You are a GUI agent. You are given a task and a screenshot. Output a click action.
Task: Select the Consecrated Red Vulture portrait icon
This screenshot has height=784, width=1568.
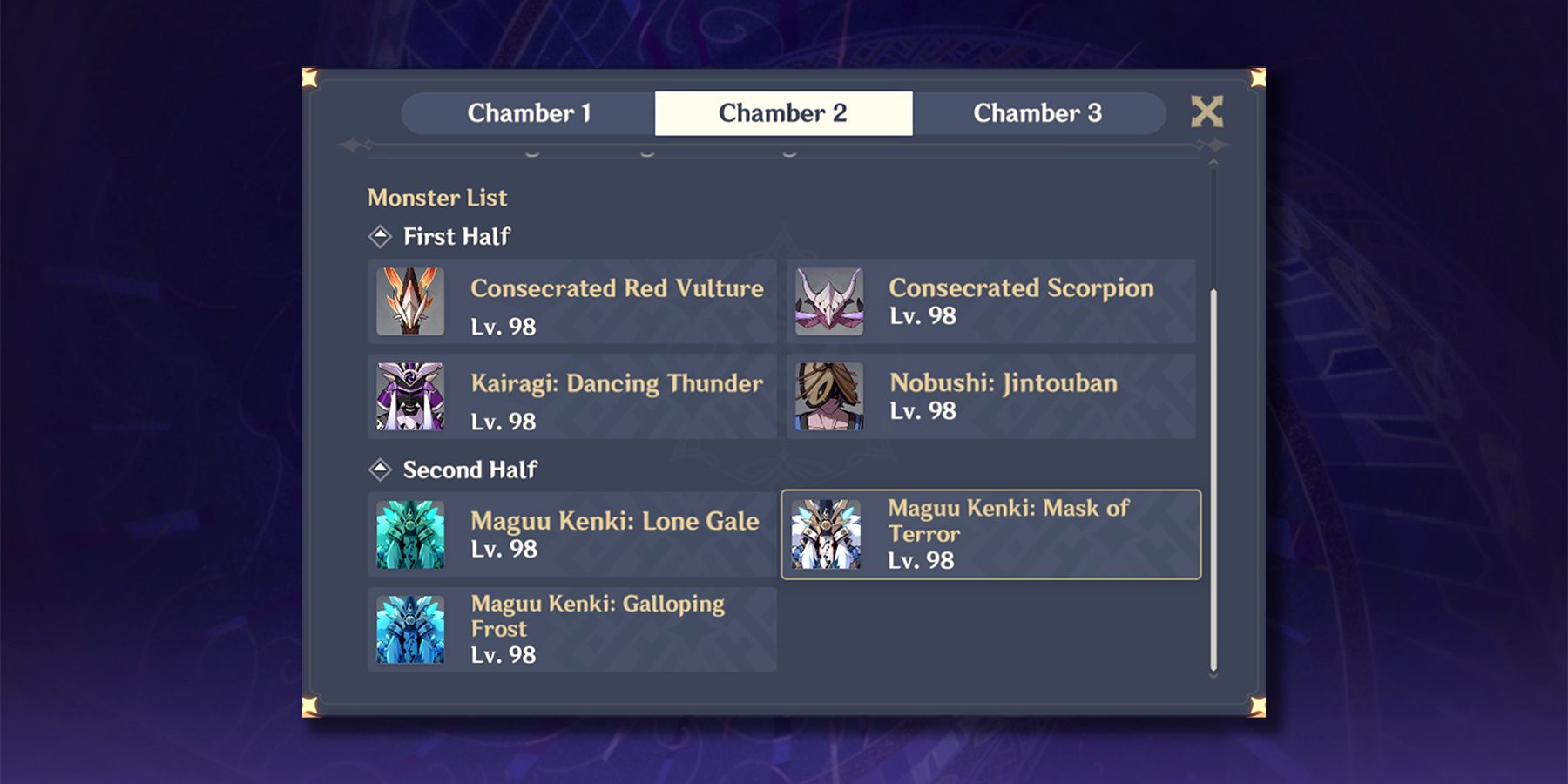coord(409,301)
